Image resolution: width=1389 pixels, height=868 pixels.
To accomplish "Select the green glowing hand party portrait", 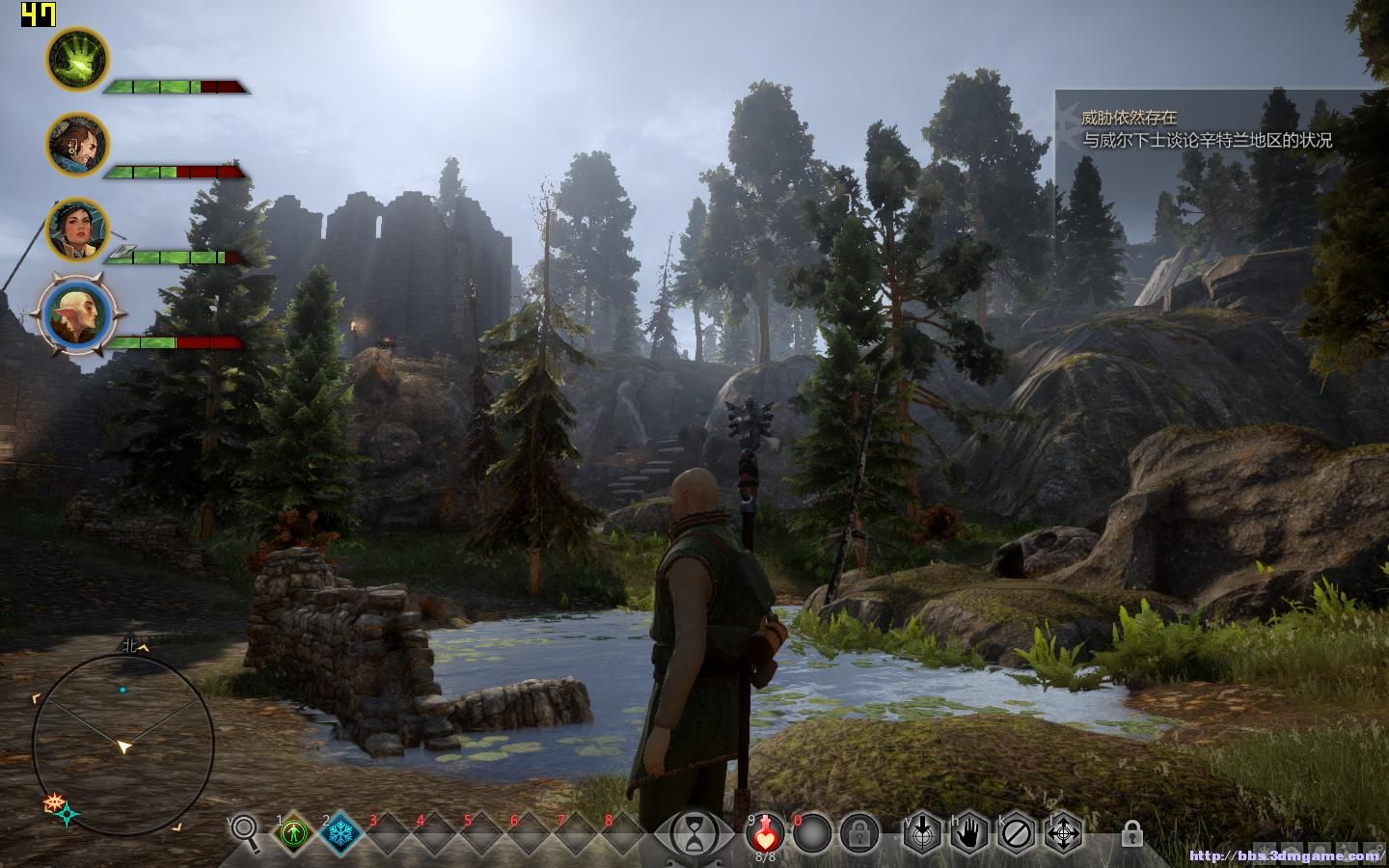I will point(77,59).
